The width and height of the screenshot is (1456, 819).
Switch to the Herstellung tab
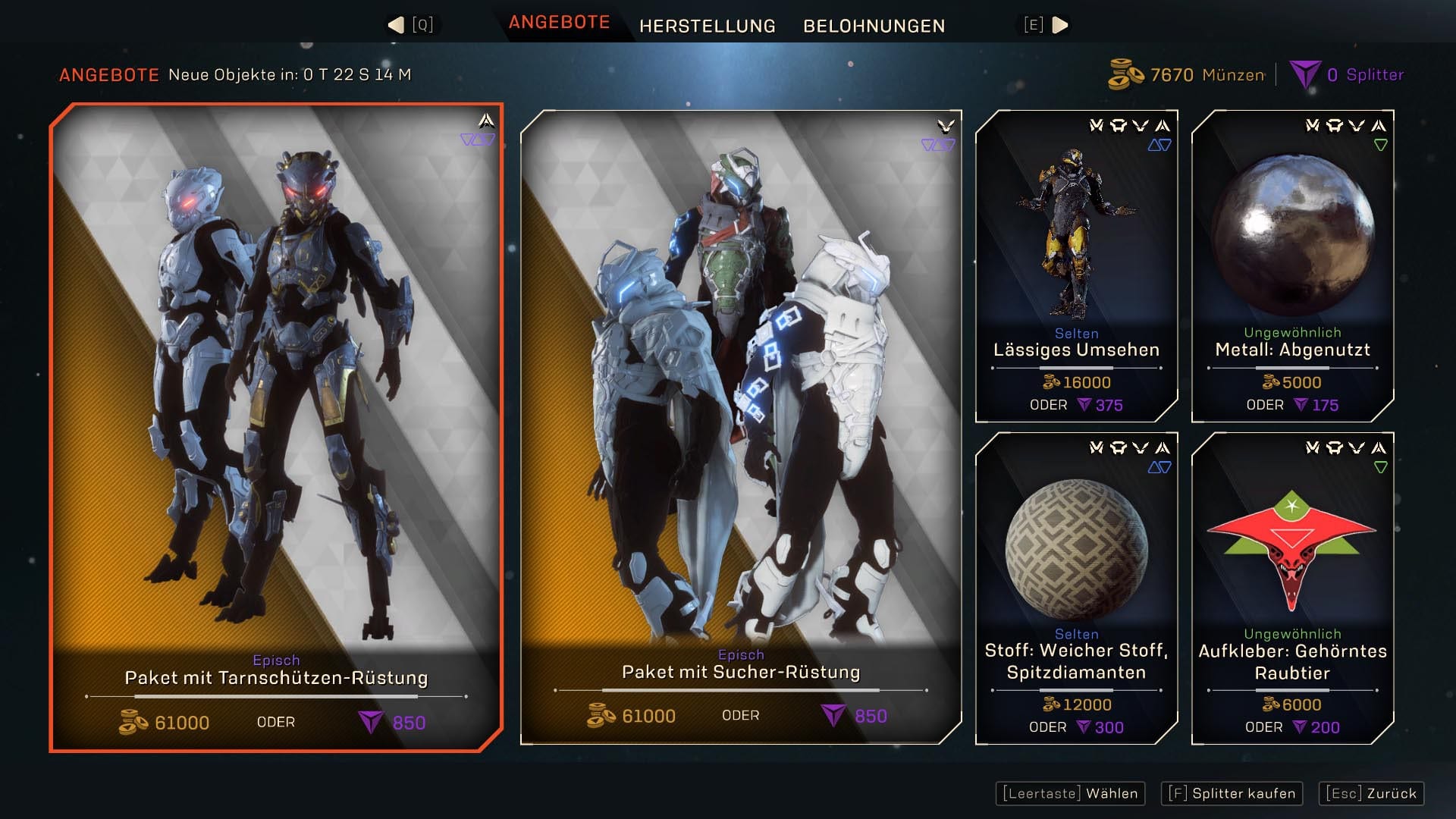tap(707, 26)
